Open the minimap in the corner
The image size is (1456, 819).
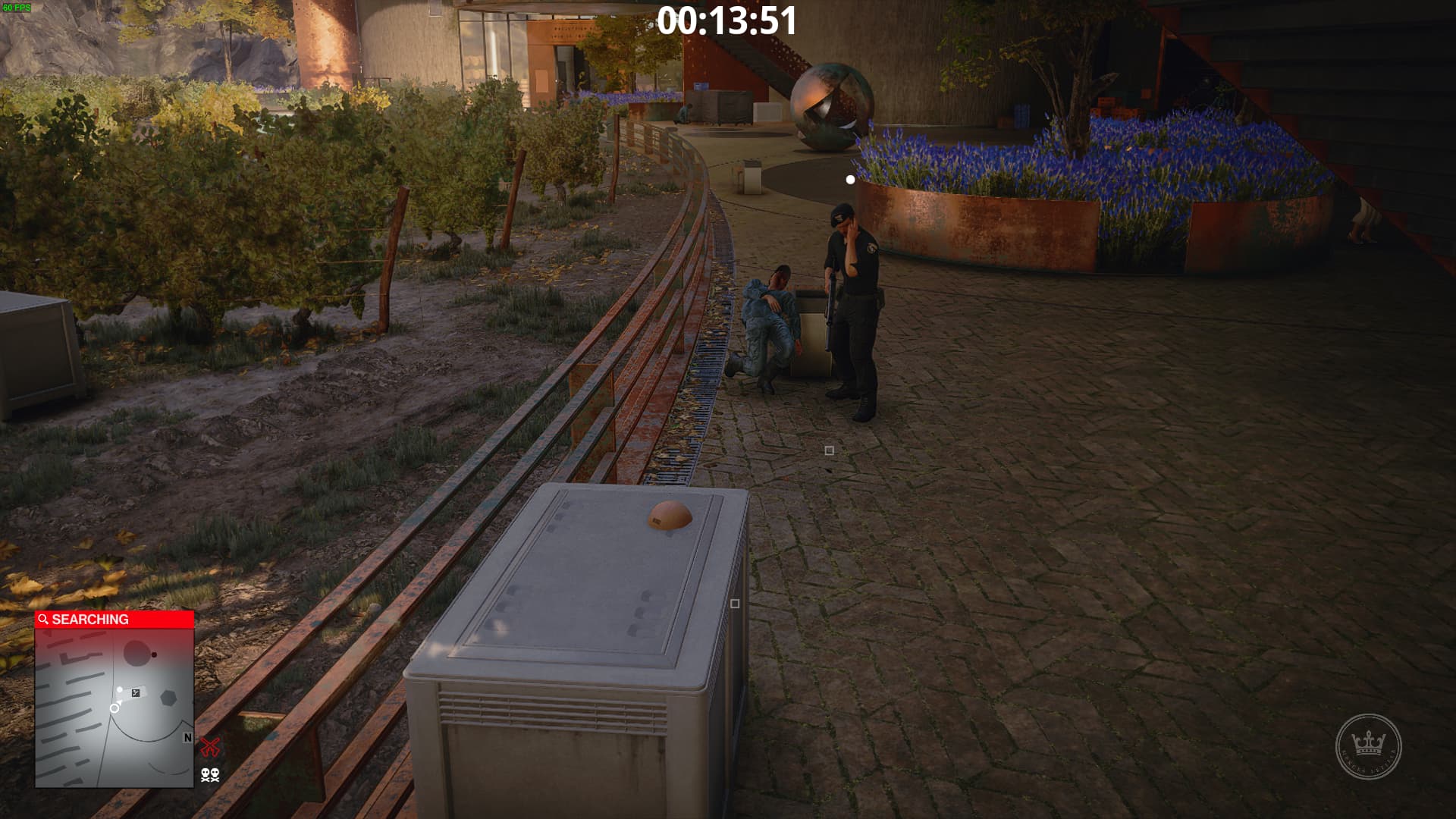(114, 707)
